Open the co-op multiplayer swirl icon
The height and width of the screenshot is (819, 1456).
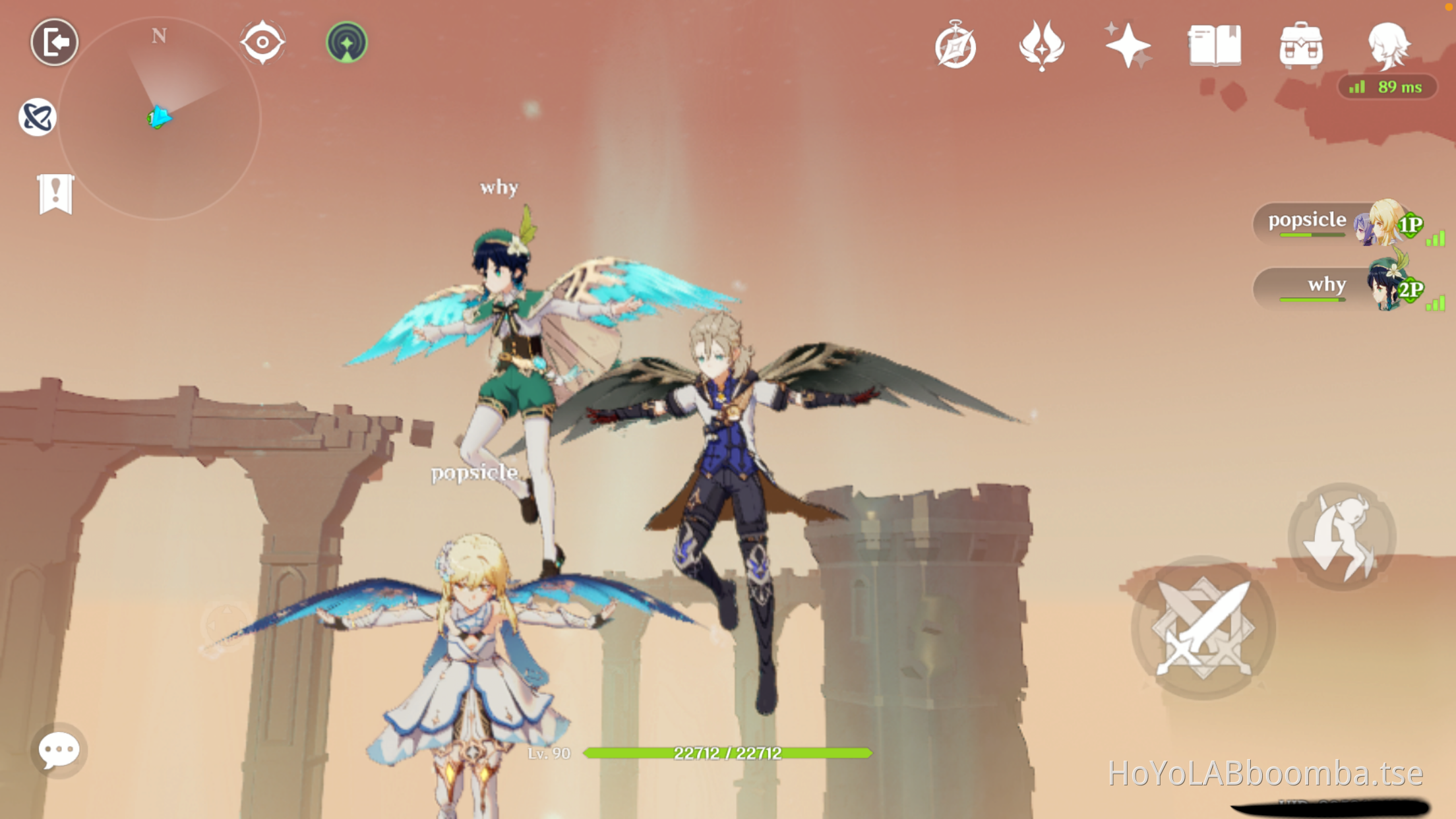tap(38, 117)
